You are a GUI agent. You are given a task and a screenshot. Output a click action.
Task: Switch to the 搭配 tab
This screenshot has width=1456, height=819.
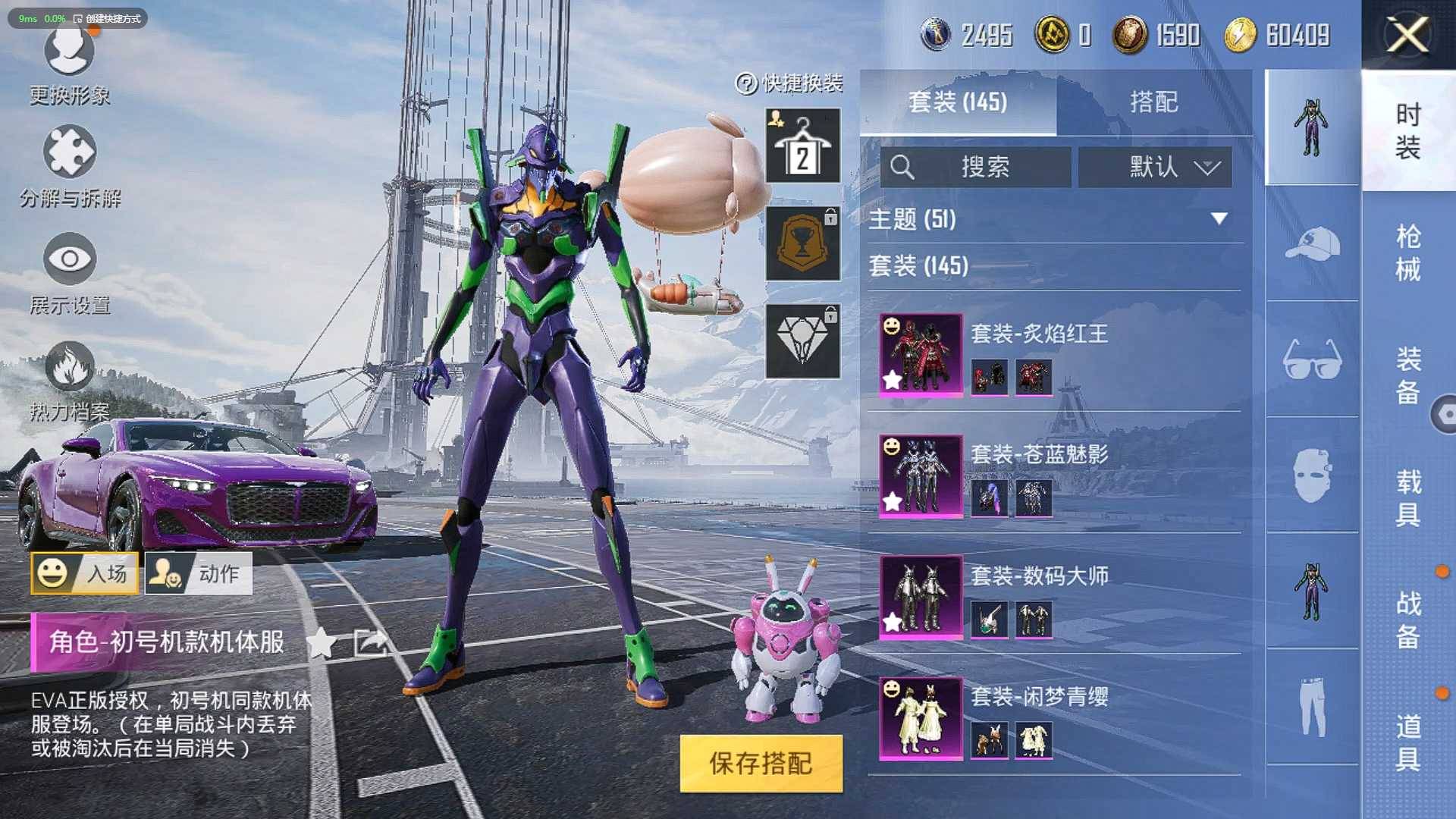click(x=1153, y=102)
